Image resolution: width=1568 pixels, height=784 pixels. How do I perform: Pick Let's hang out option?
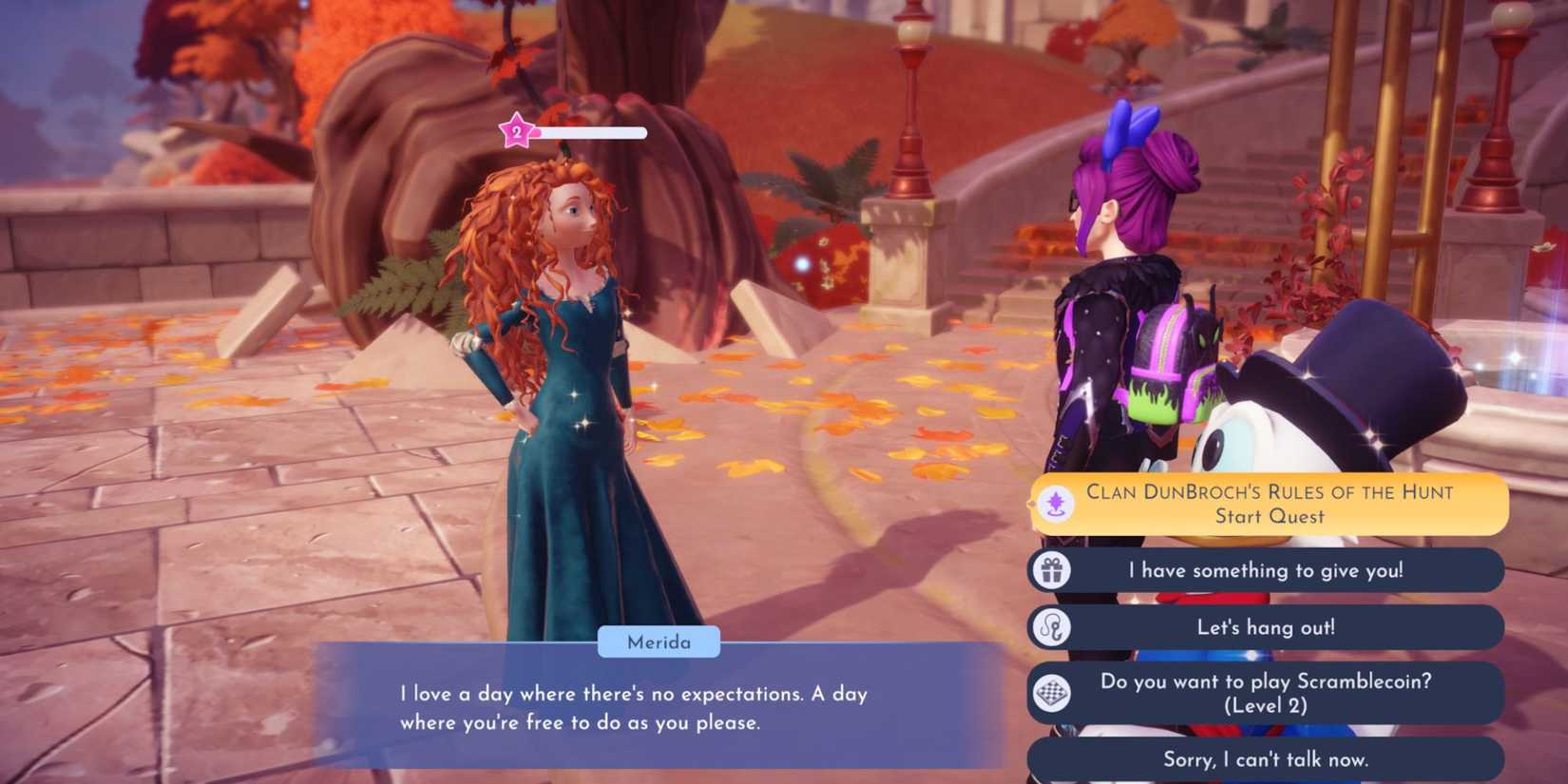pyautogui.click(x=1266, y=627)
